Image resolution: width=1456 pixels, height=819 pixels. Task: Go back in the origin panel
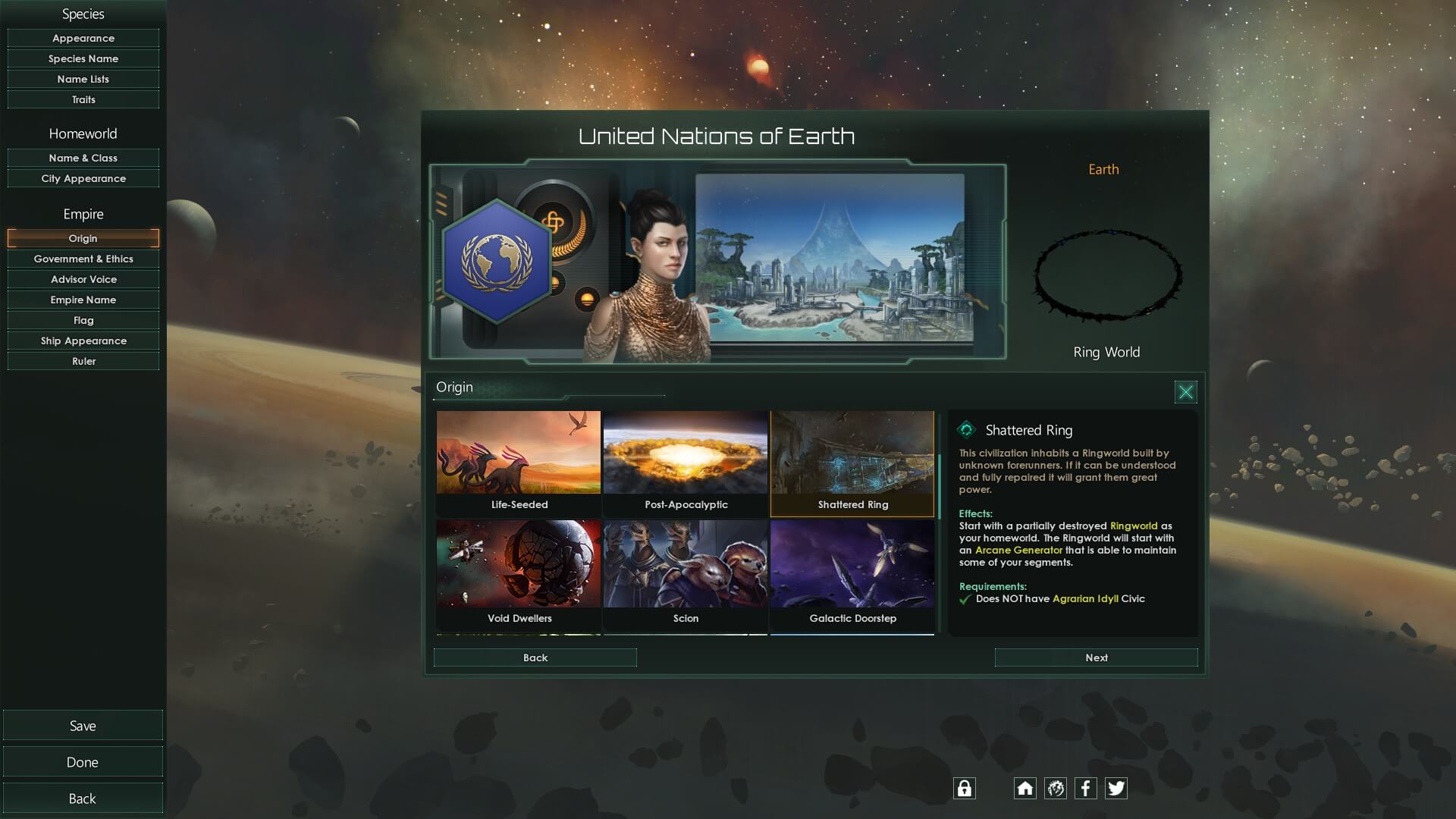point(535,657)
